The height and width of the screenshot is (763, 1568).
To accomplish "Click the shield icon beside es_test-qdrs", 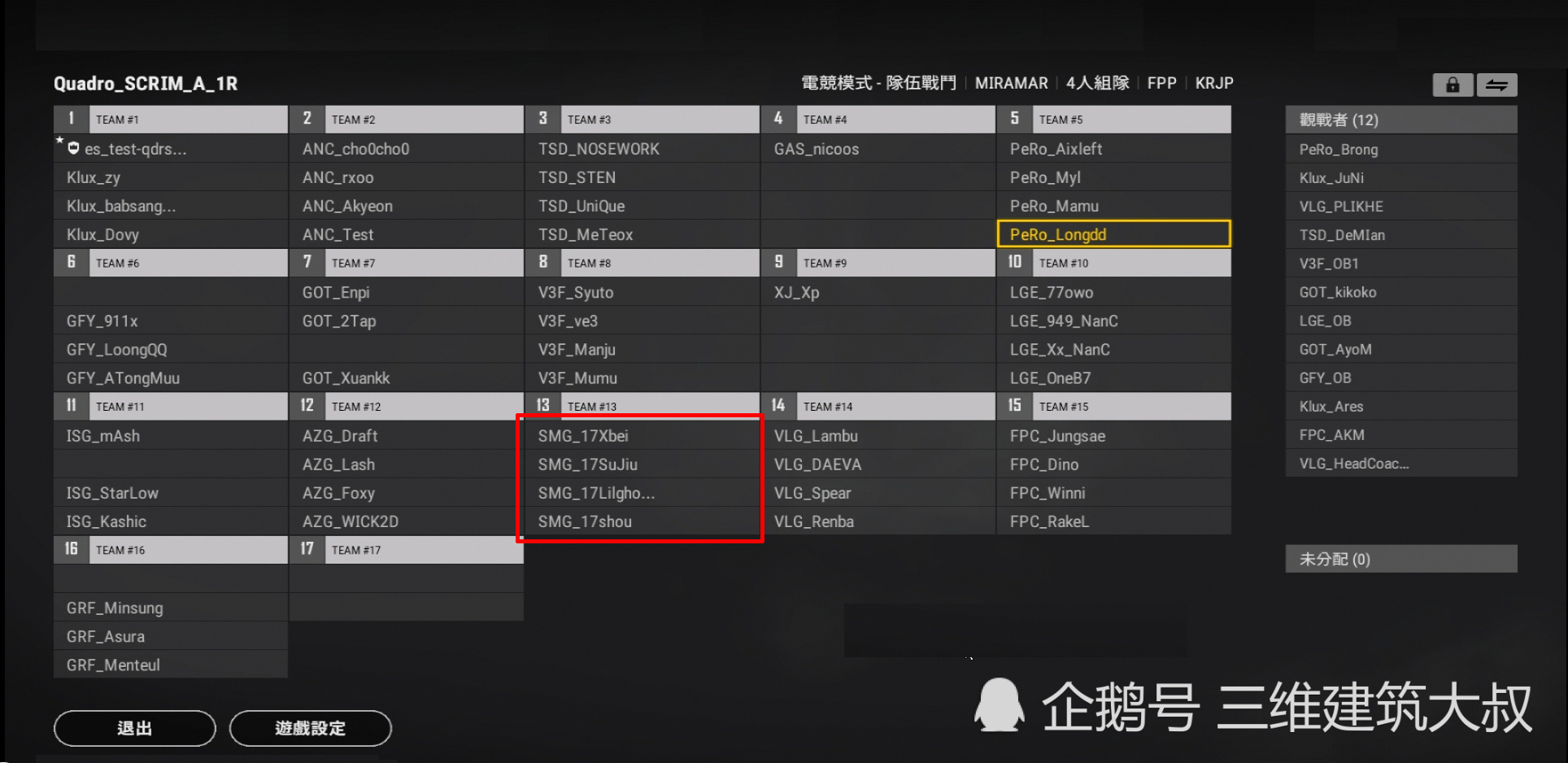I will tap(72, 148).
